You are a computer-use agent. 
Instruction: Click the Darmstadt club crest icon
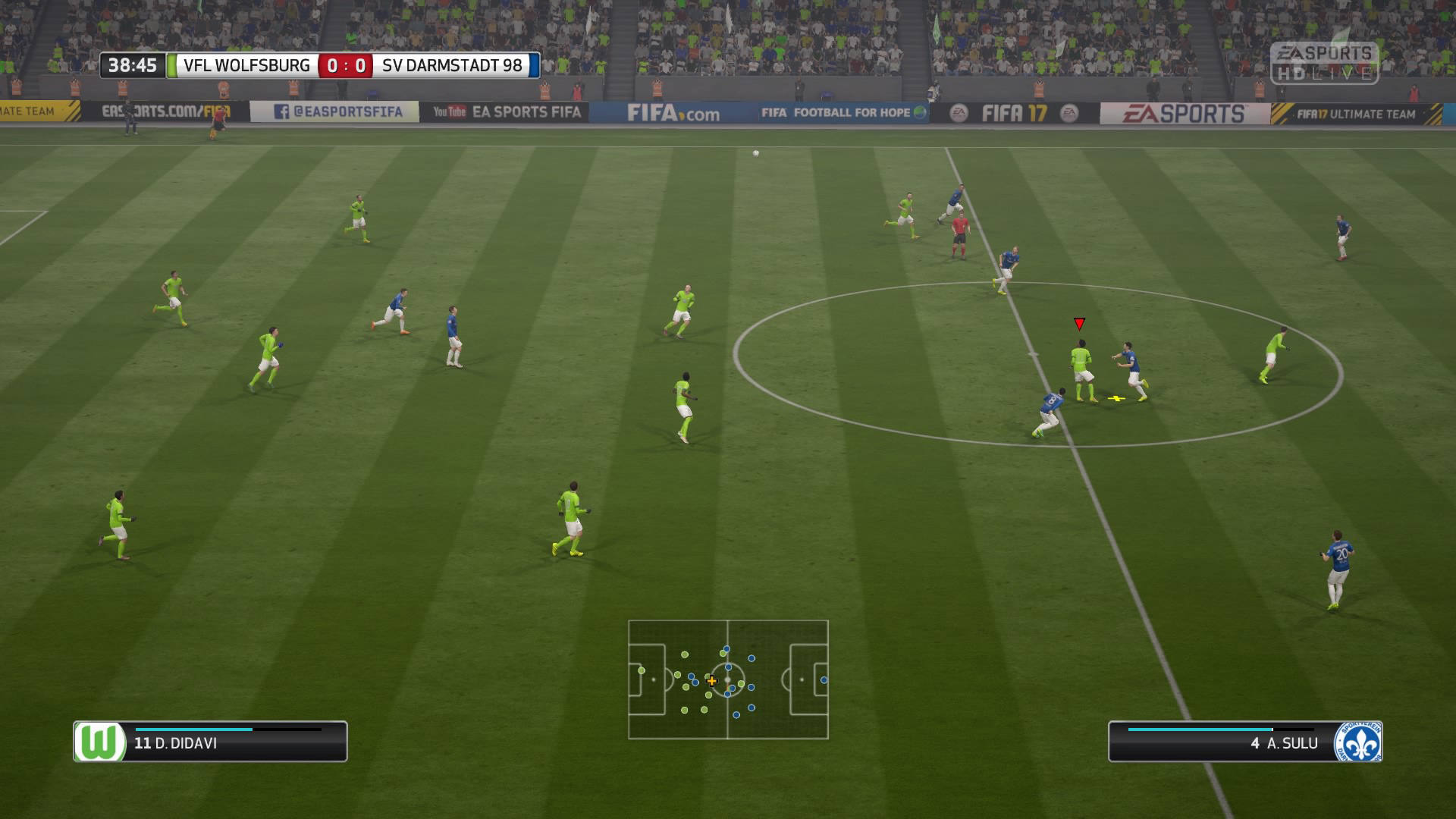coord(1357,742)
